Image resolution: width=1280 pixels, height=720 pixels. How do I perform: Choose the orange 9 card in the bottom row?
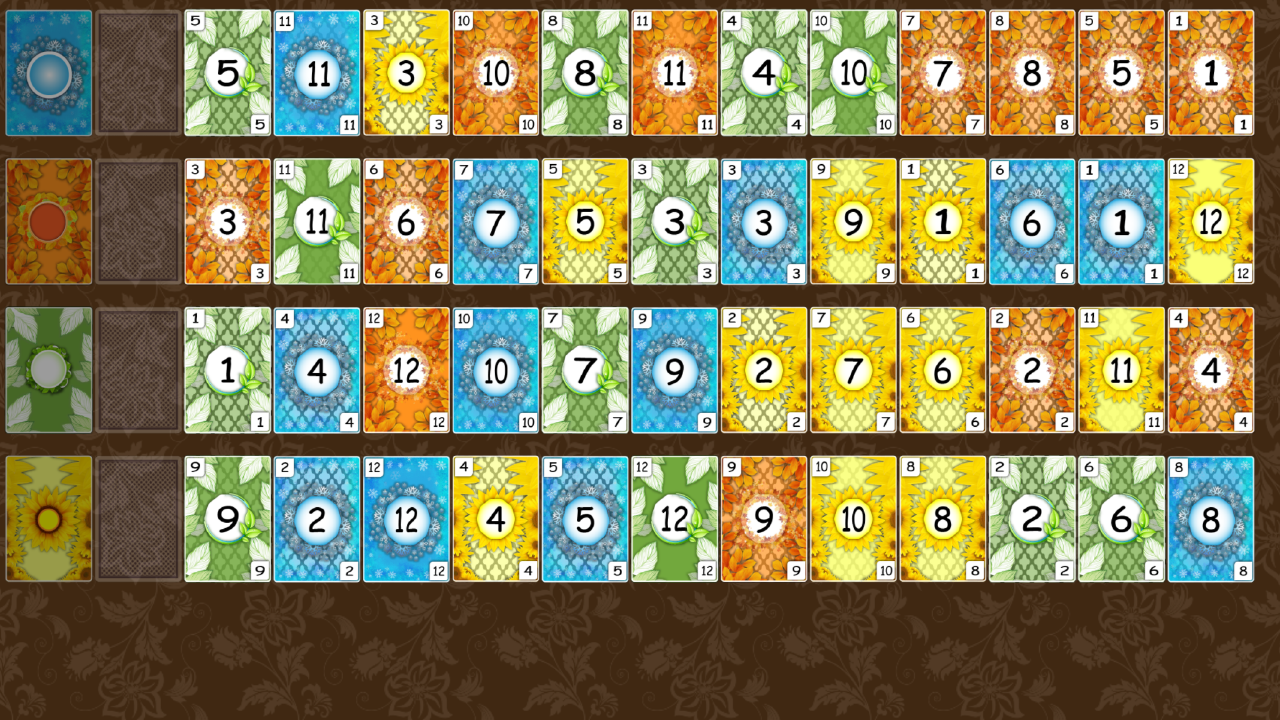click(x=764, y=518)
